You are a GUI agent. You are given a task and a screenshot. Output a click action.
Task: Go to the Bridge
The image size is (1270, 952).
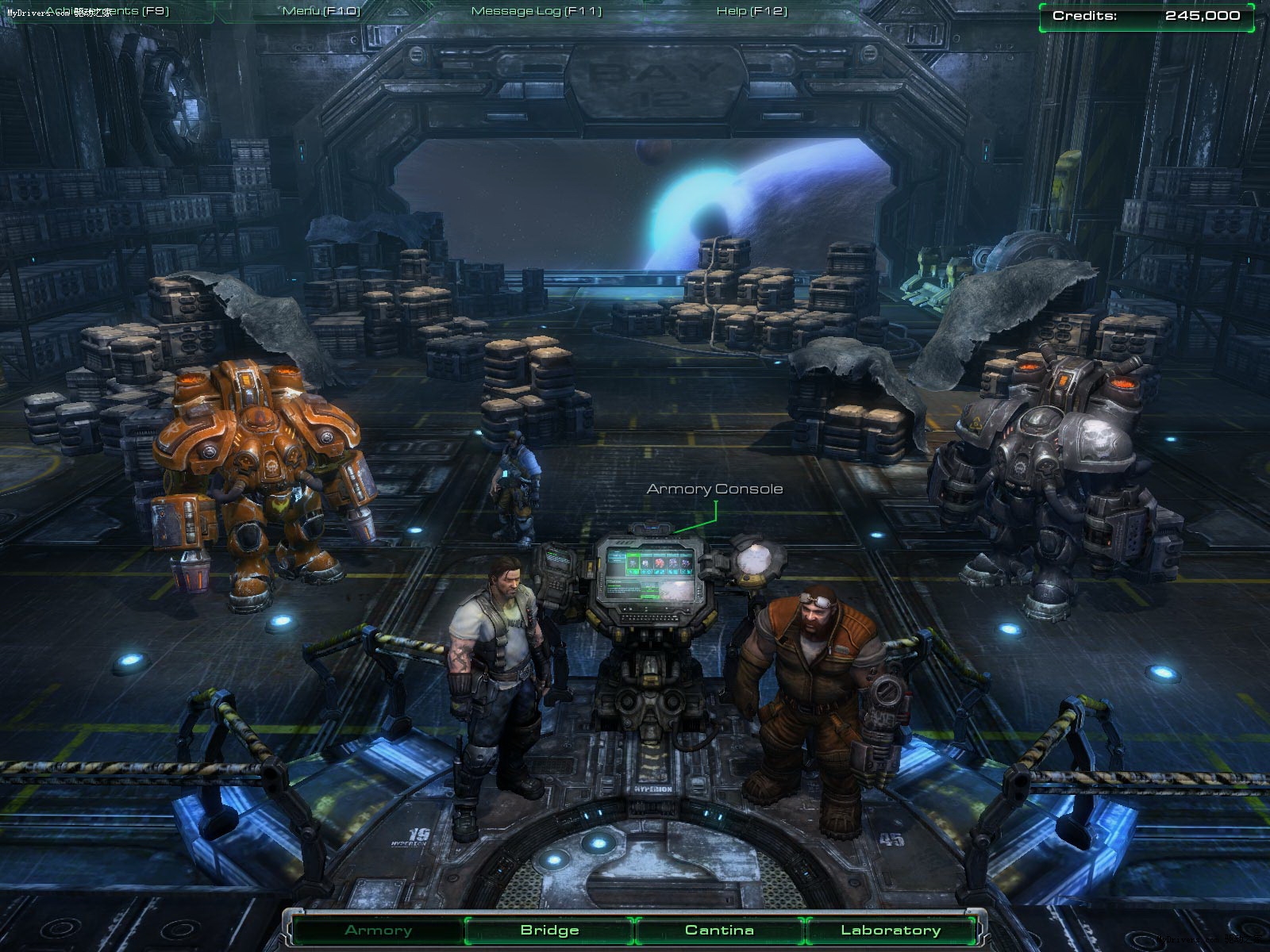[x=550, y=931]
